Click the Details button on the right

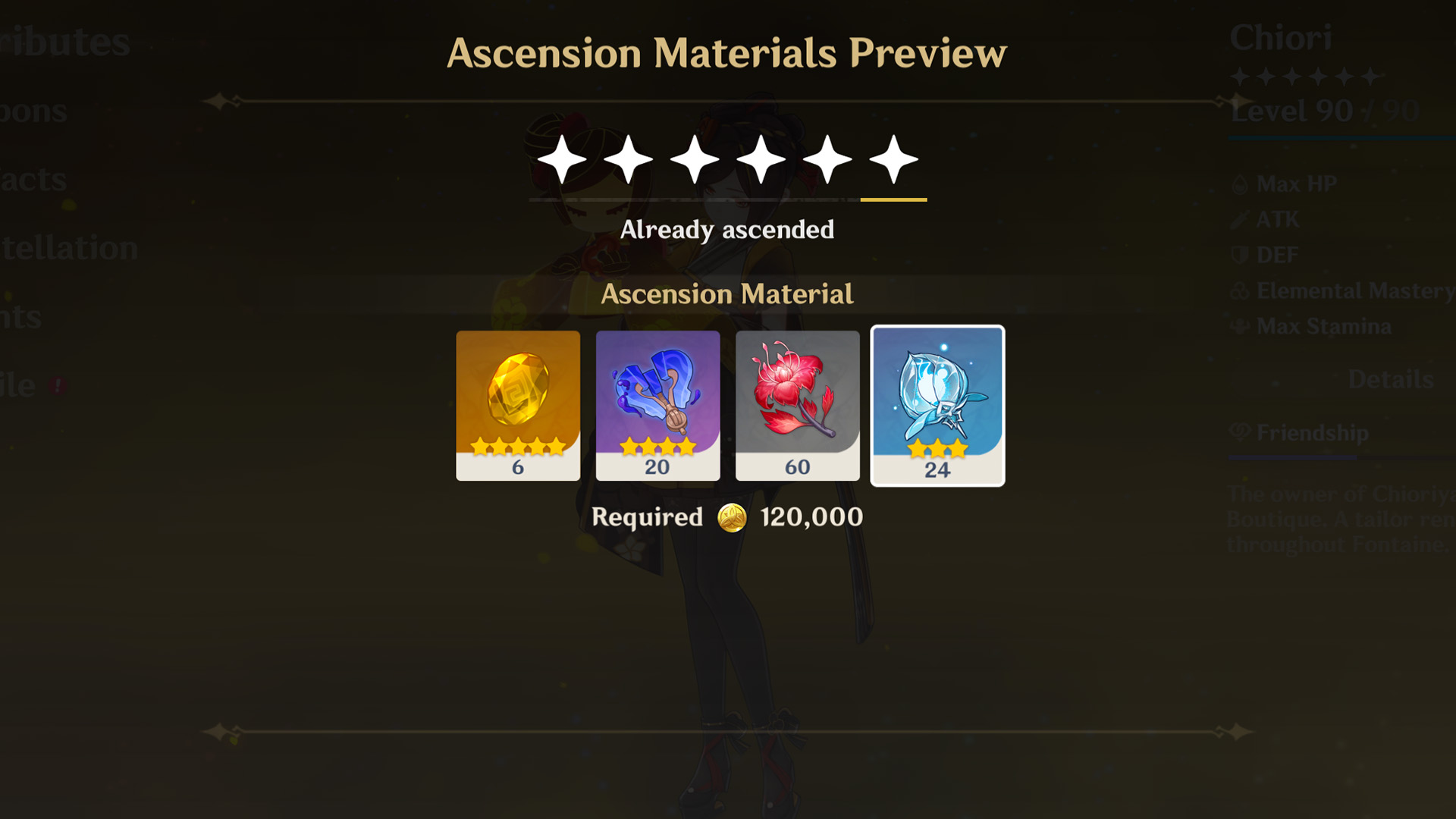point(1390,379)
